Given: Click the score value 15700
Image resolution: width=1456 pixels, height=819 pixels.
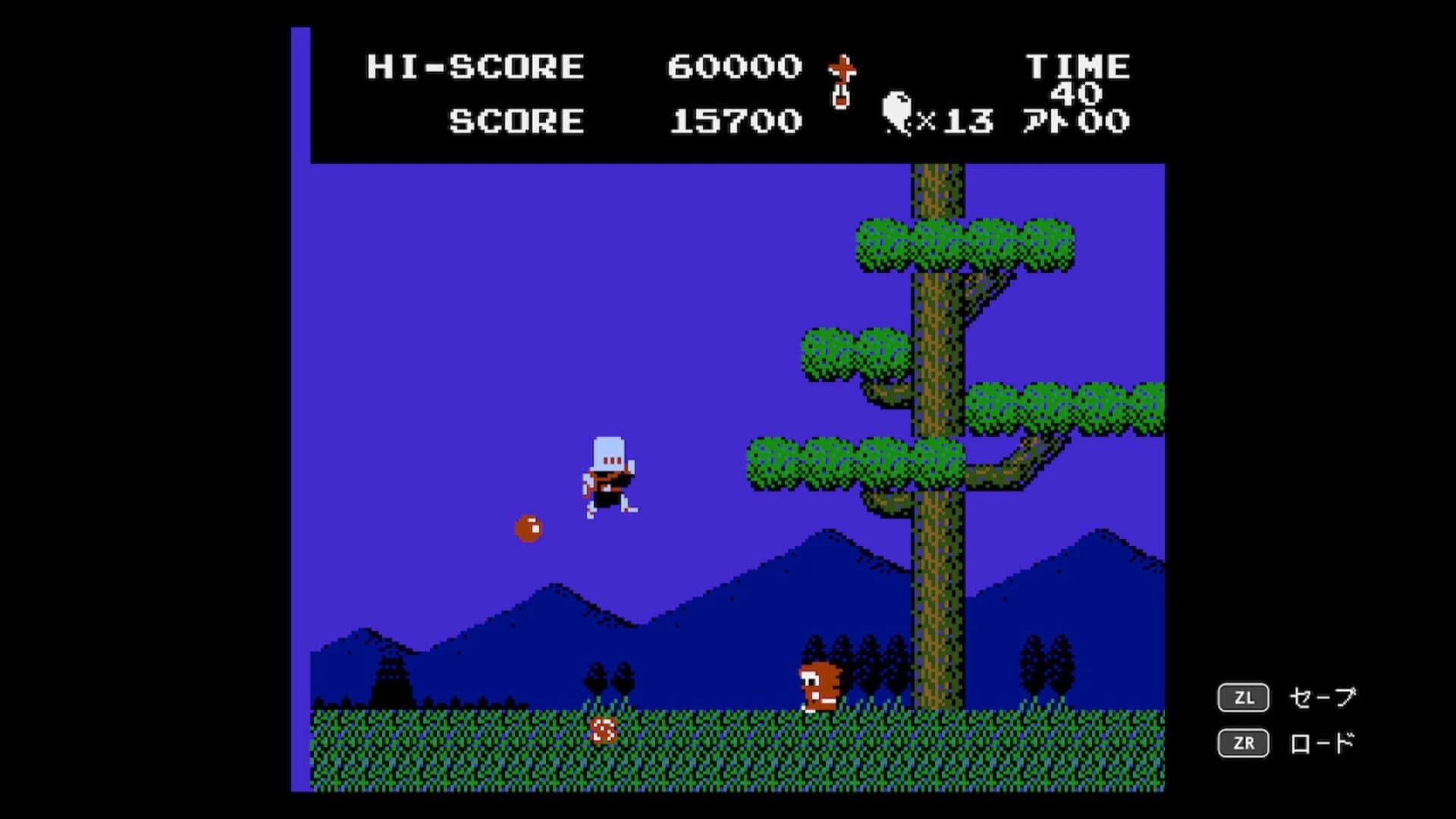Looking at the screenshot, I should [732, 120].
